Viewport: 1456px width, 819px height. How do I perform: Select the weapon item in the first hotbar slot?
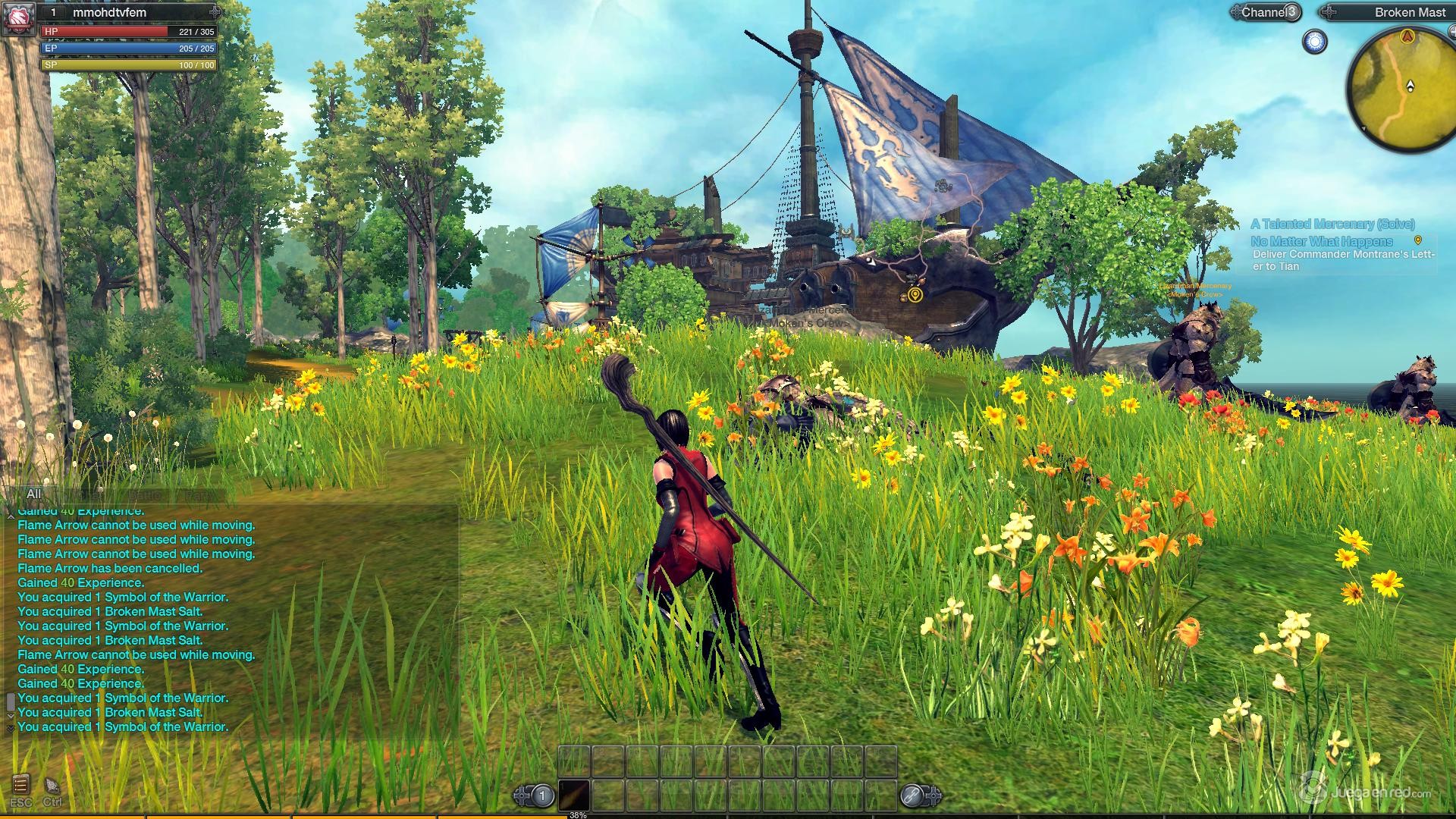(573, 795)
